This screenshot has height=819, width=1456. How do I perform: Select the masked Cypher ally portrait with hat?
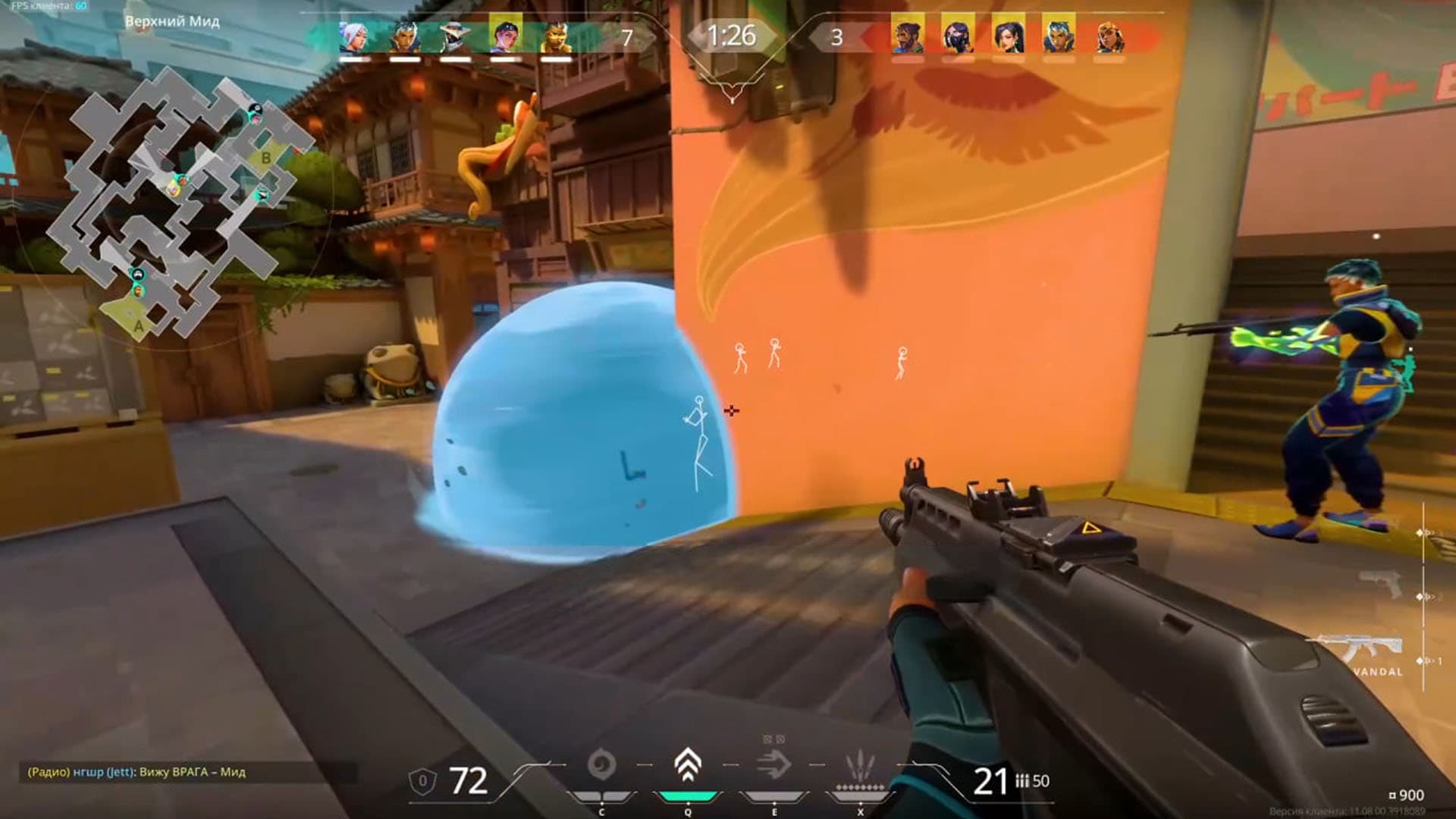(x=454, y=36)
